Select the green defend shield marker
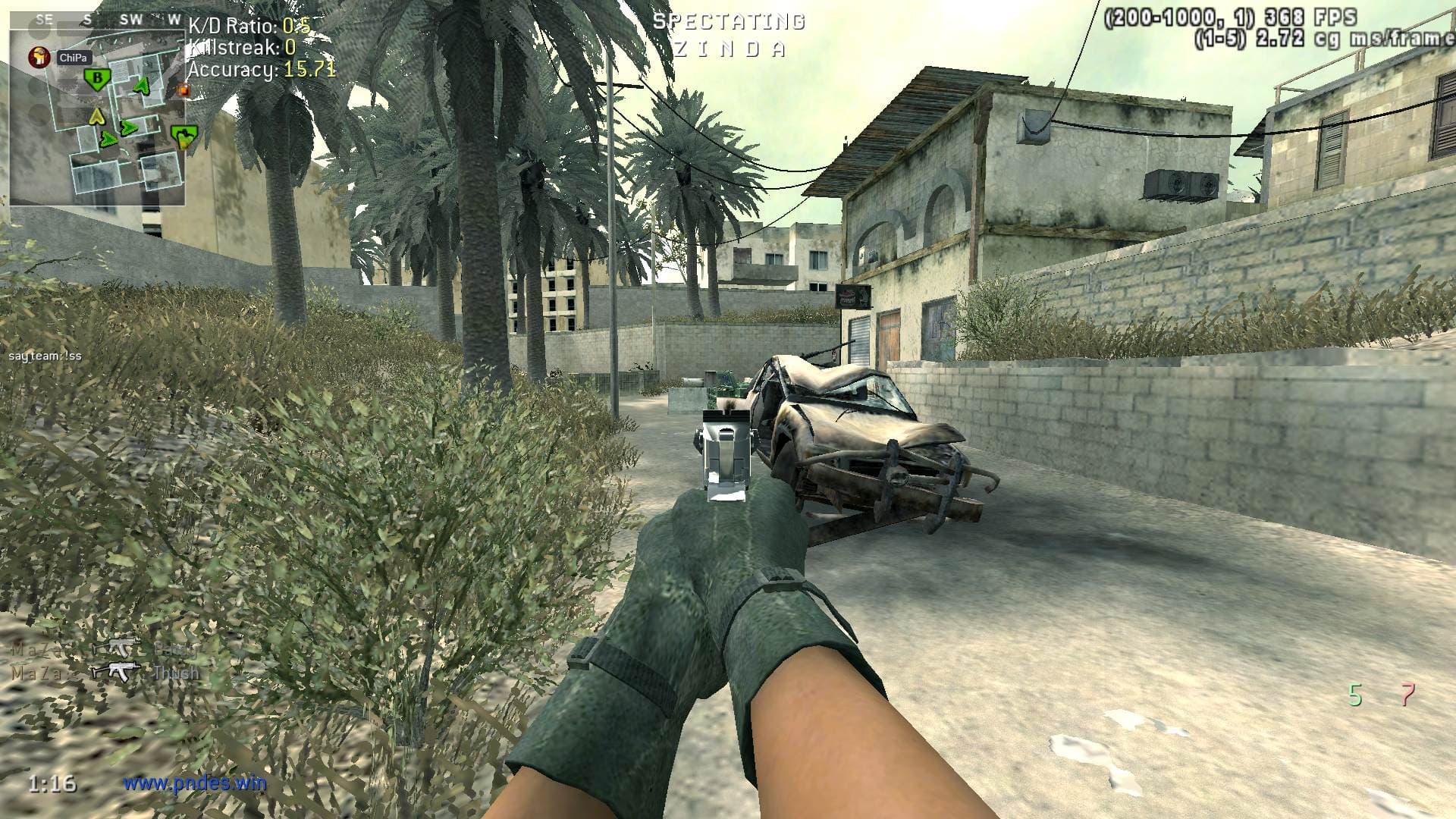This screenshot has height=819, width=1456. click(180, 137)
